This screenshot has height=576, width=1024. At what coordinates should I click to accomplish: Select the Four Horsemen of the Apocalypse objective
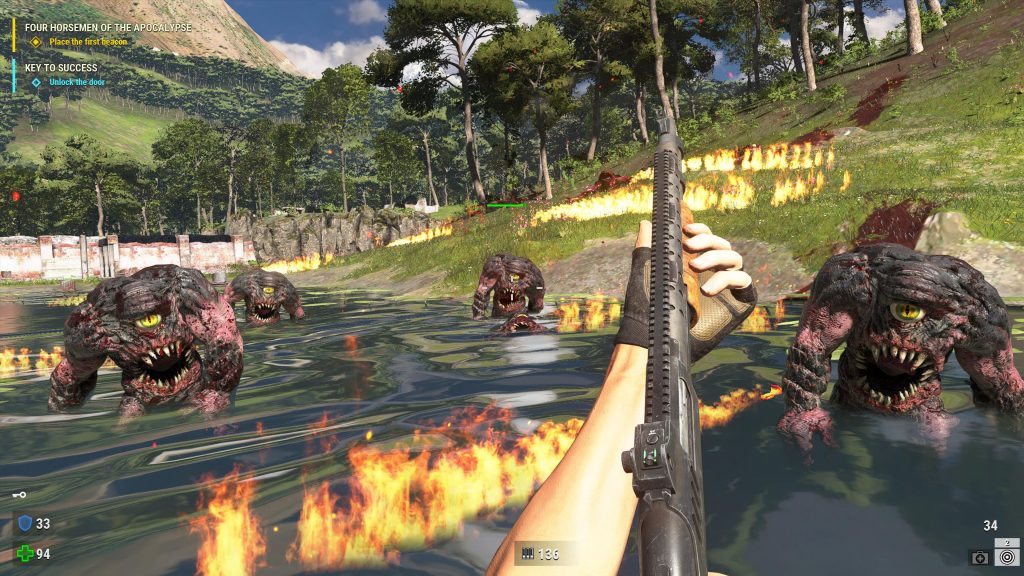108,27
